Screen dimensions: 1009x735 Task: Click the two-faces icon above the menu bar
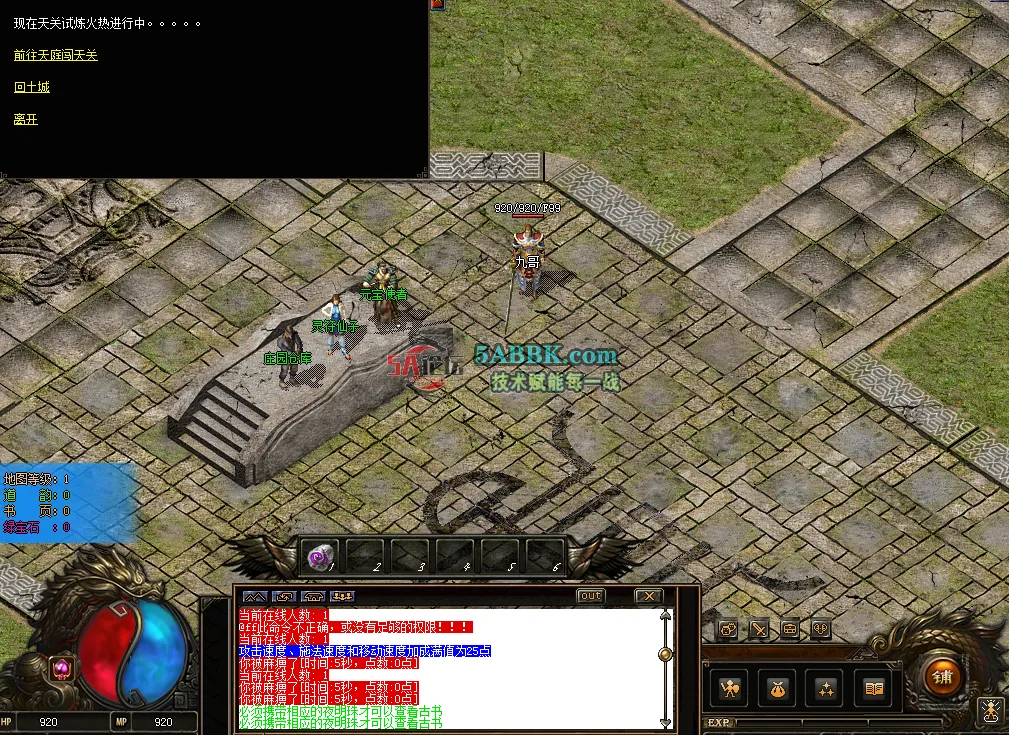[729, 629]
